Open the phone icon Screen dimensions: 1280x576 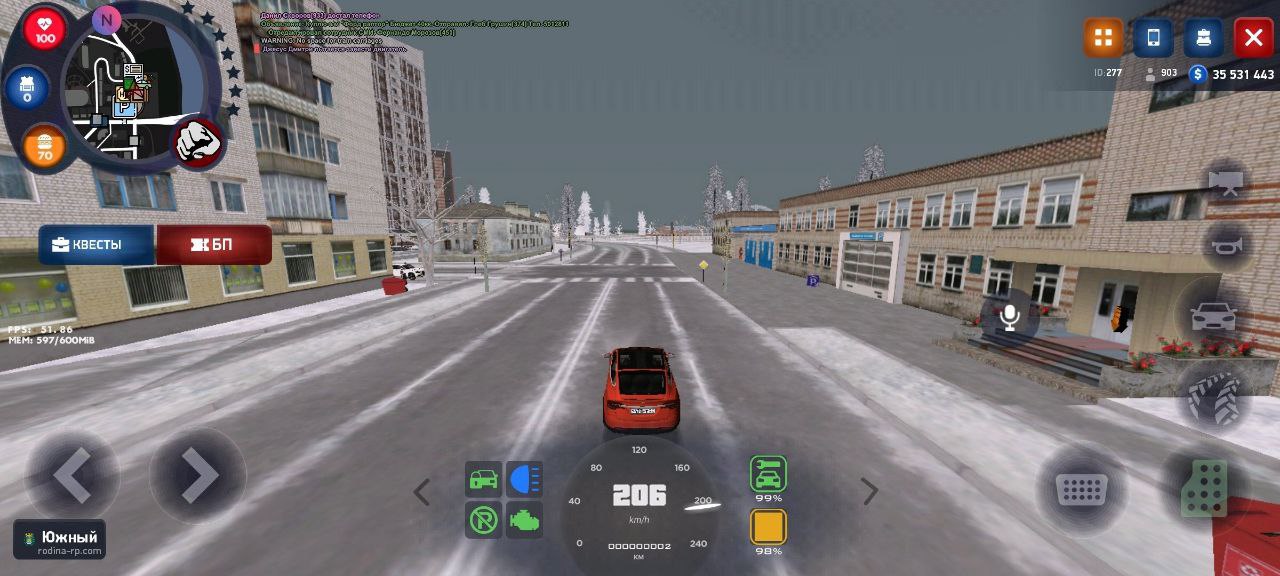1153,38
